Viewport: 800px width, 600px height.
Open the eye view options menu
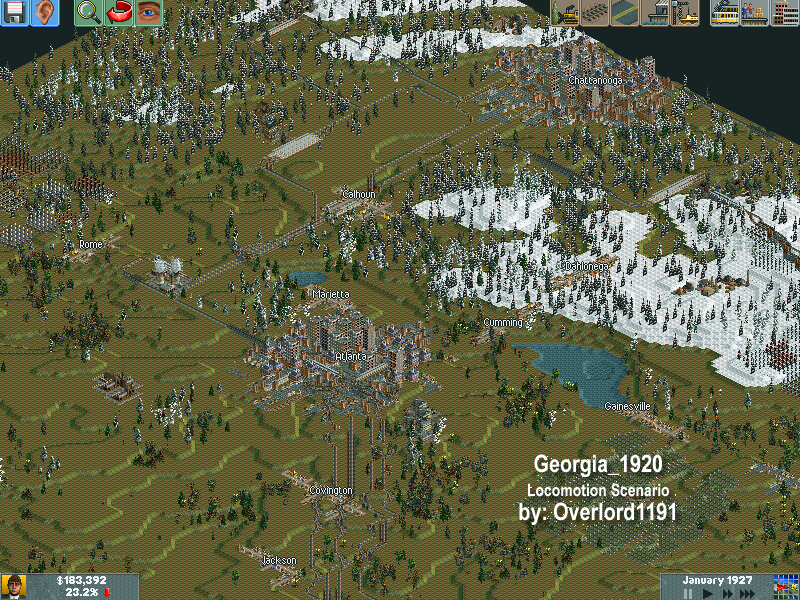click(149, 13)
